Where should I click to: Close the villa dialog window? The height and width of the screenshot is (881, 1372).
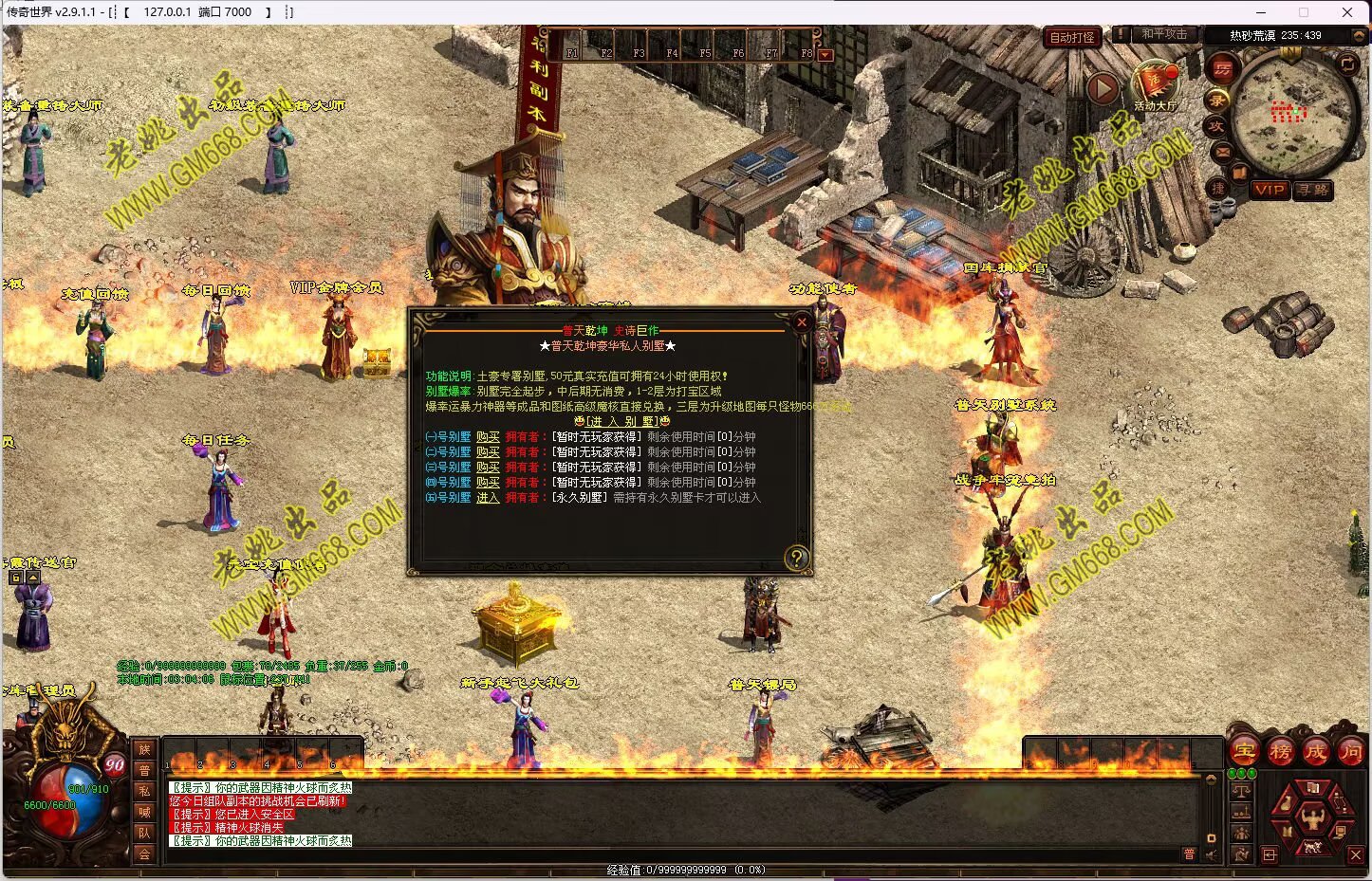pyautogui.click(x=802, y=322)
